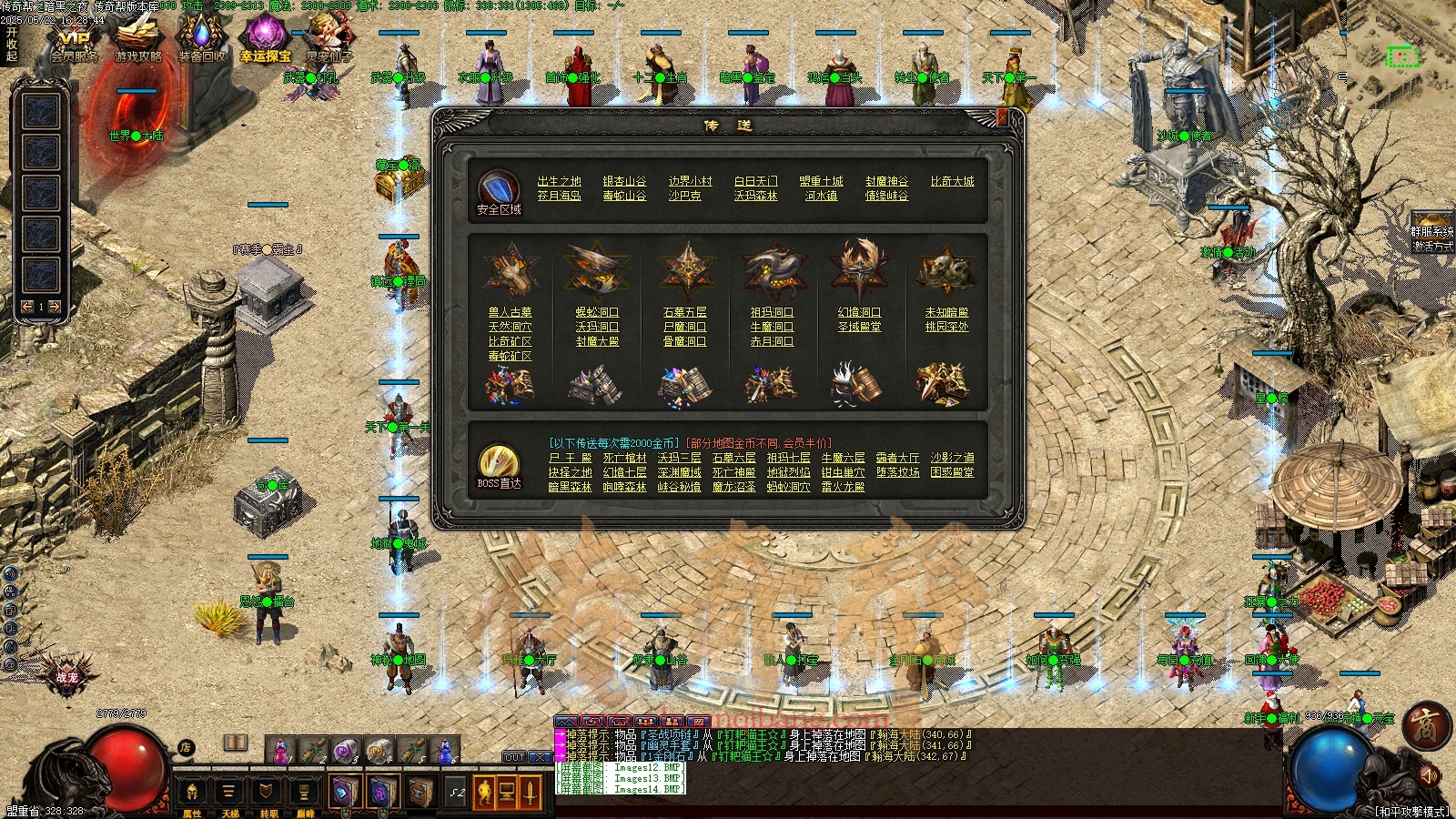Choose the 比奇大城 destination link
The height and width of the screenshot is (819, 1456).
(952, 181)
